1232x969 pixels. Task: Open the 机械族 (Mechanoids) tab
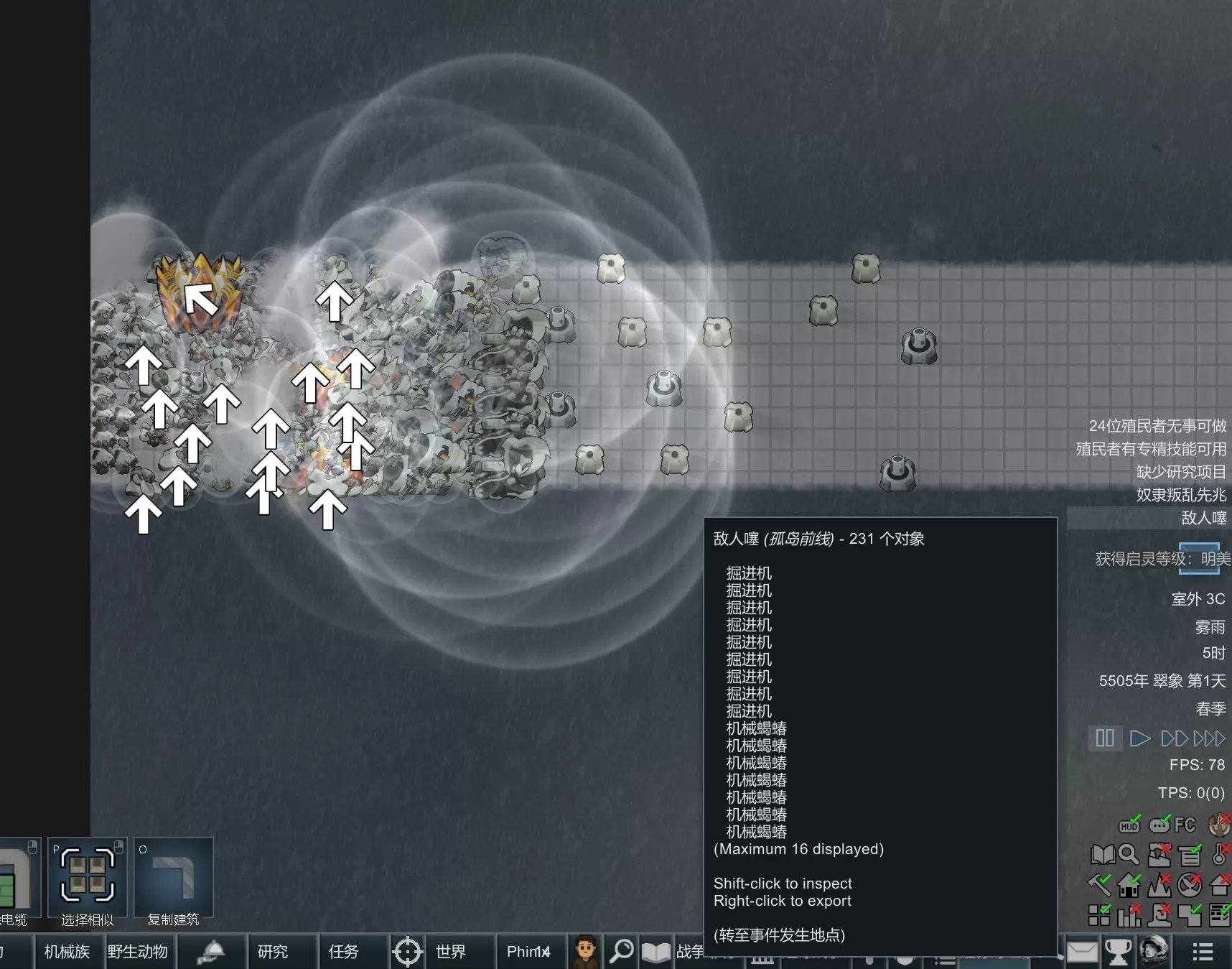pyautogui.click(x=67, y=952)
